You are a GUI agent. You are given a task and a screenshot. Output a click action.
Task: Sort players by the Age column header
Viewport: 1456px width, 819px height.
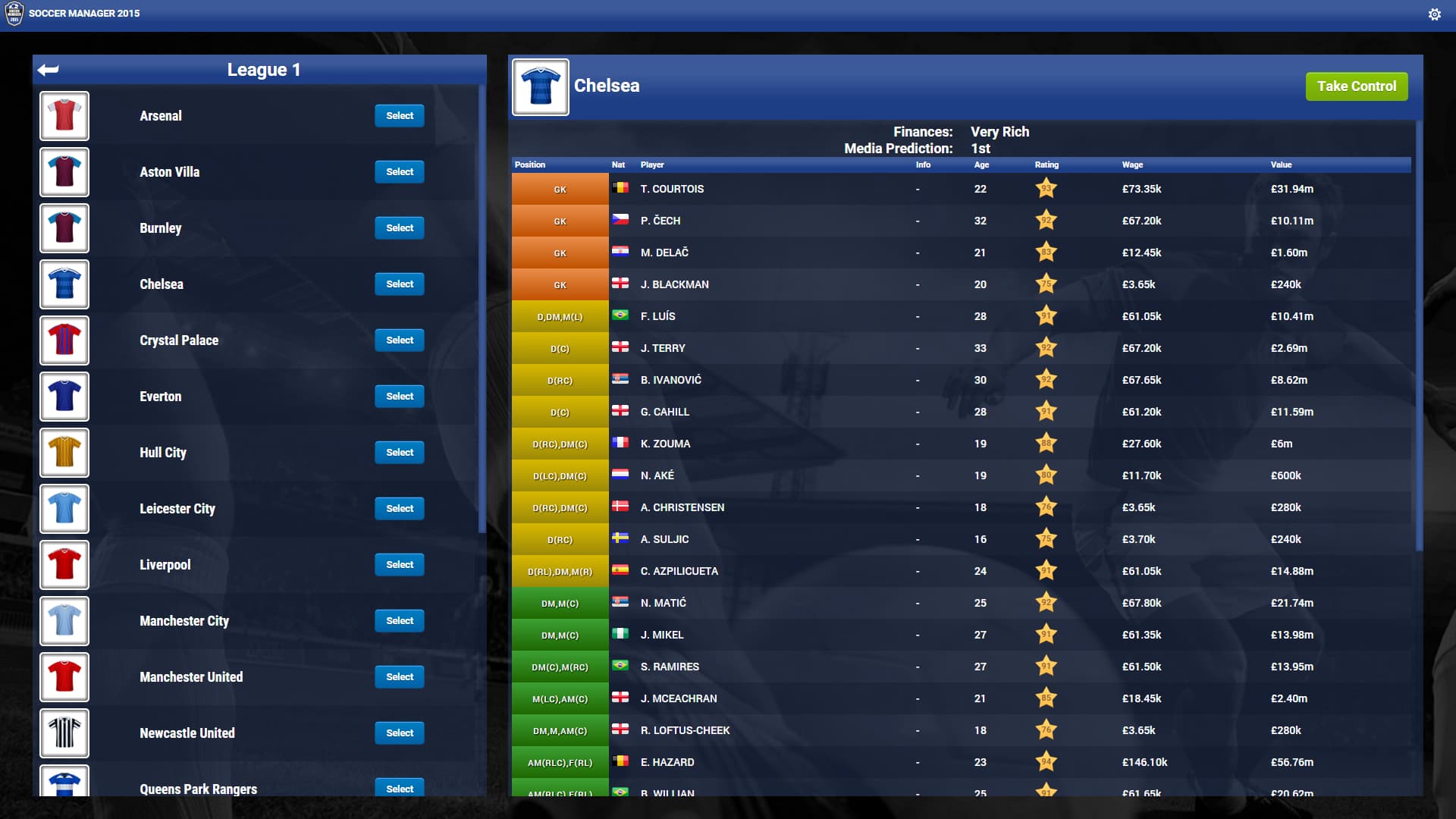point(981,165)
